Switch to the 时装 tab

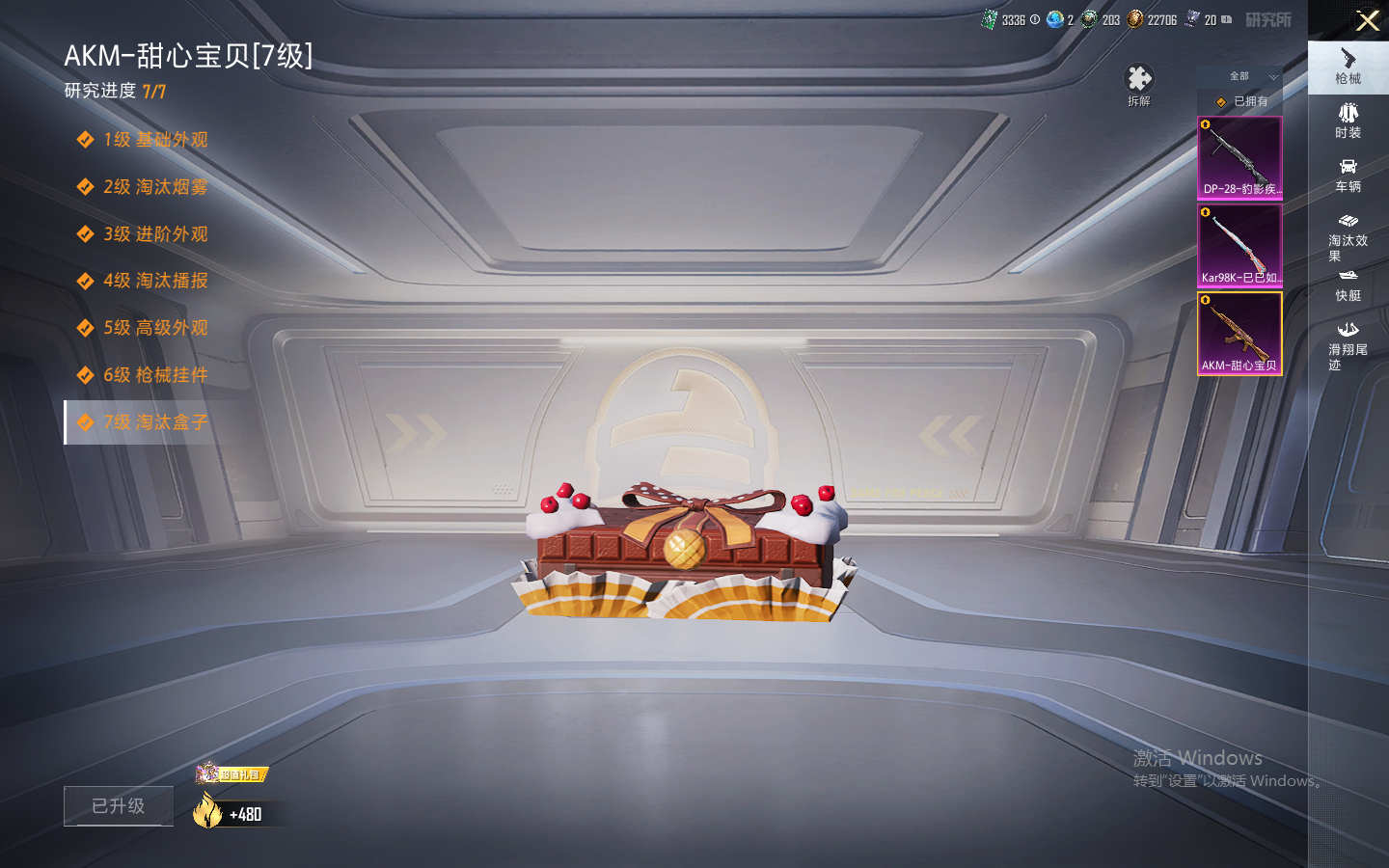[1348, 122]
